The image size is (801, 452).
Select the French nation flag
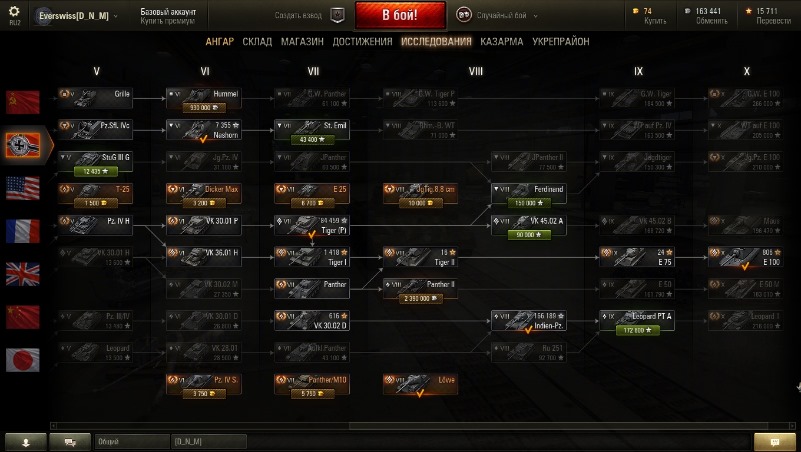coord(23,231)
